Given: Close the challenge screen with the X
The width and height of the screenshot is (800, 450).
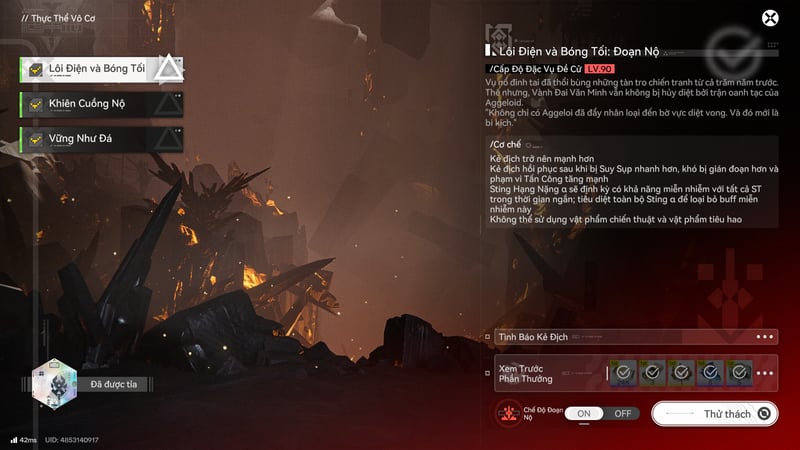Looking at the screenshot, I should (770, 18).
